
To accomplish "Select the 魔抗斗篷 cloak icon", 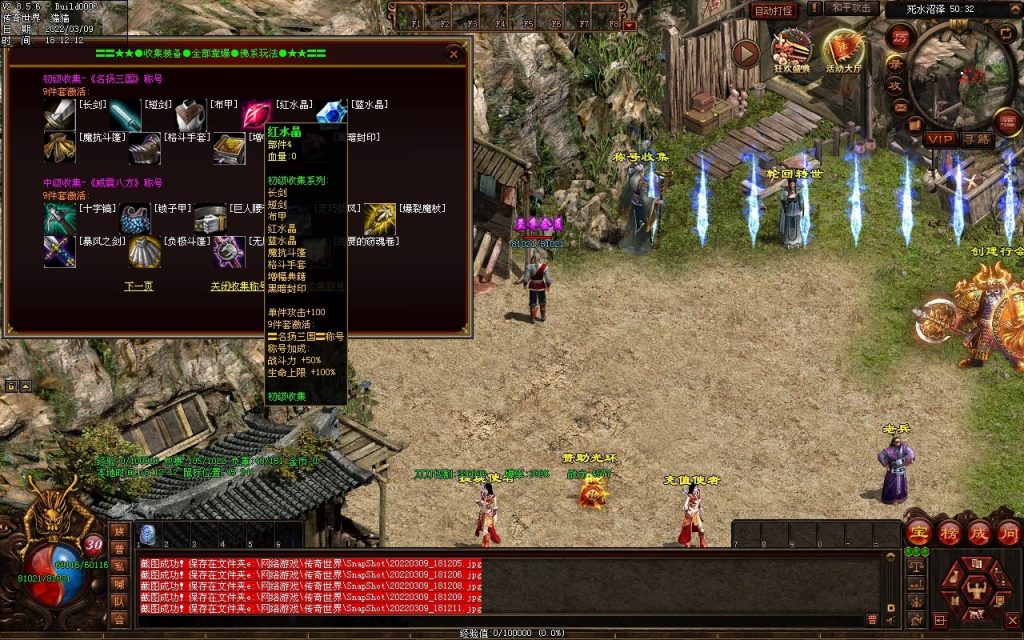I will click(59, 150).
